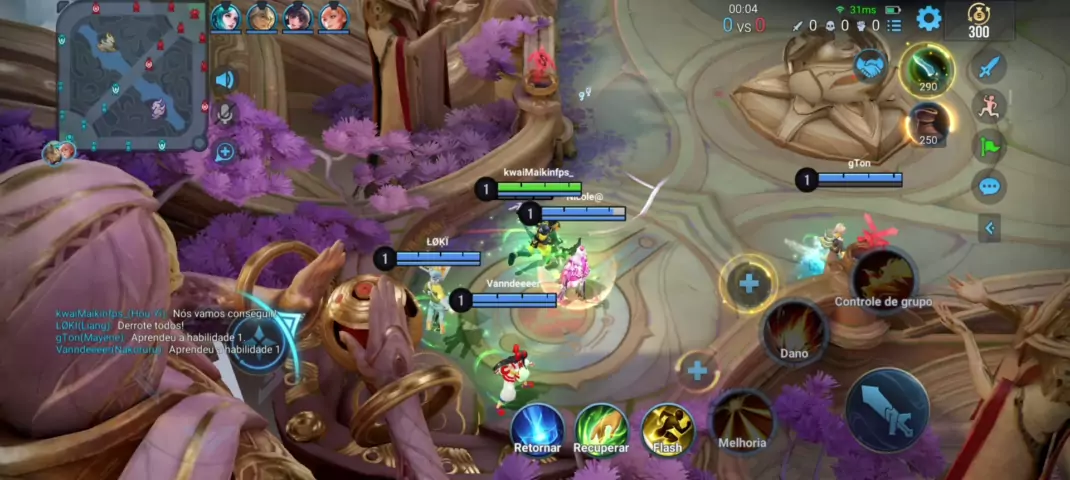Send the running figure retreat signal
Viewport: 1070px width, 480px height.
(x=989, y=107)
